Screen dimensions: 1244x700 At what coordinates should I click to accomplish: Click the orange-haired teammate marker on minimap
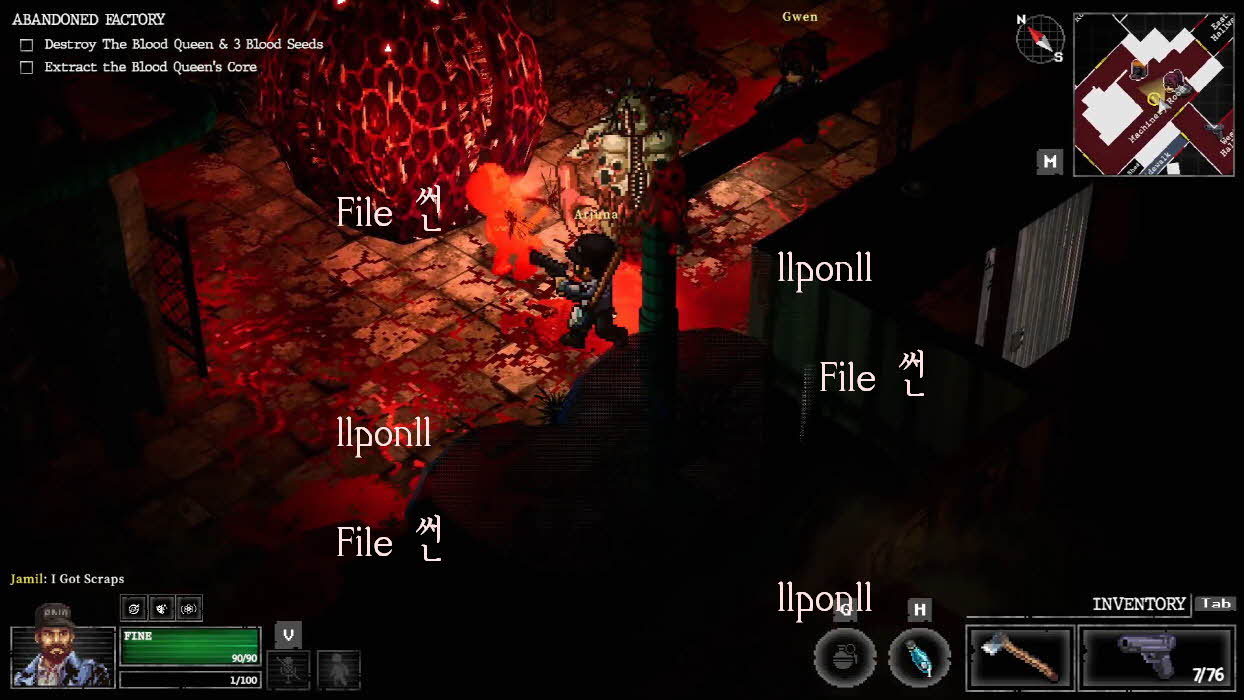pyautogui.click(x=1138, y=68)
